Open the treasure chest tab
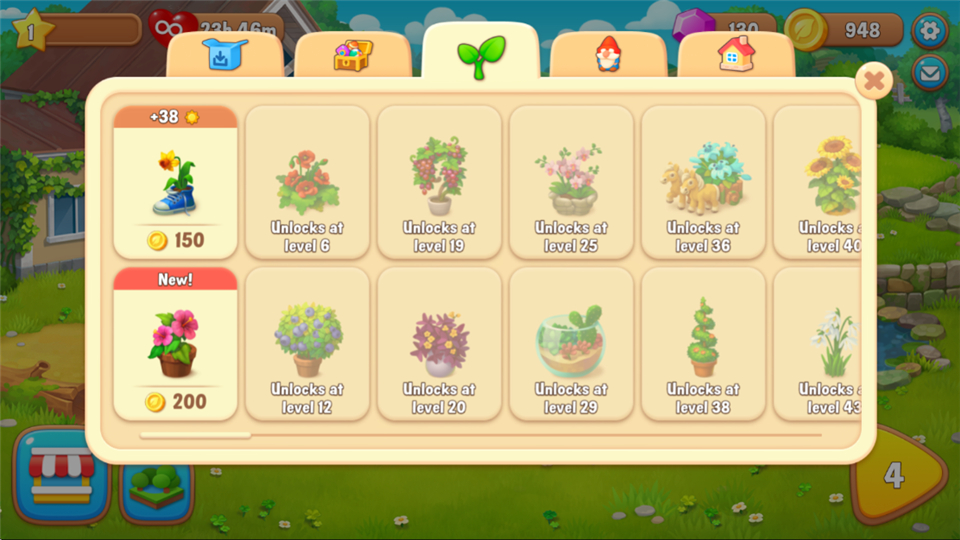Image resolution: width=960 pixels, height=540 pixels. [352, 55]
